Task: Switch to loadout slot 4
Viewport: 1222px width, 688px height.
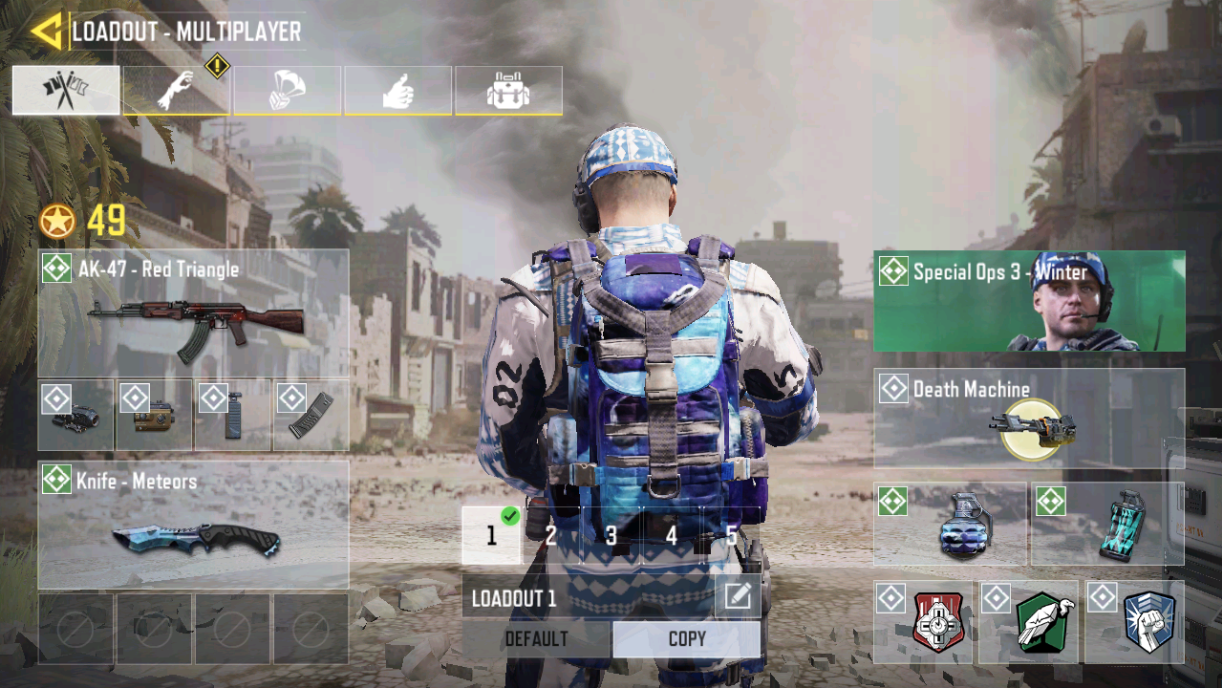Action: pos(671,535)
